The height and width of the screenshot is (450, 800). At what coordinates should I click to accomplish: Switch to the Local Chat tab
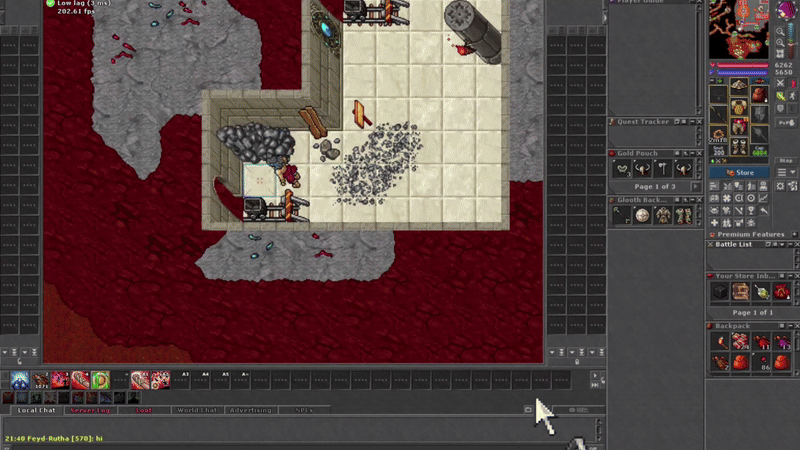tap(37, 410)
